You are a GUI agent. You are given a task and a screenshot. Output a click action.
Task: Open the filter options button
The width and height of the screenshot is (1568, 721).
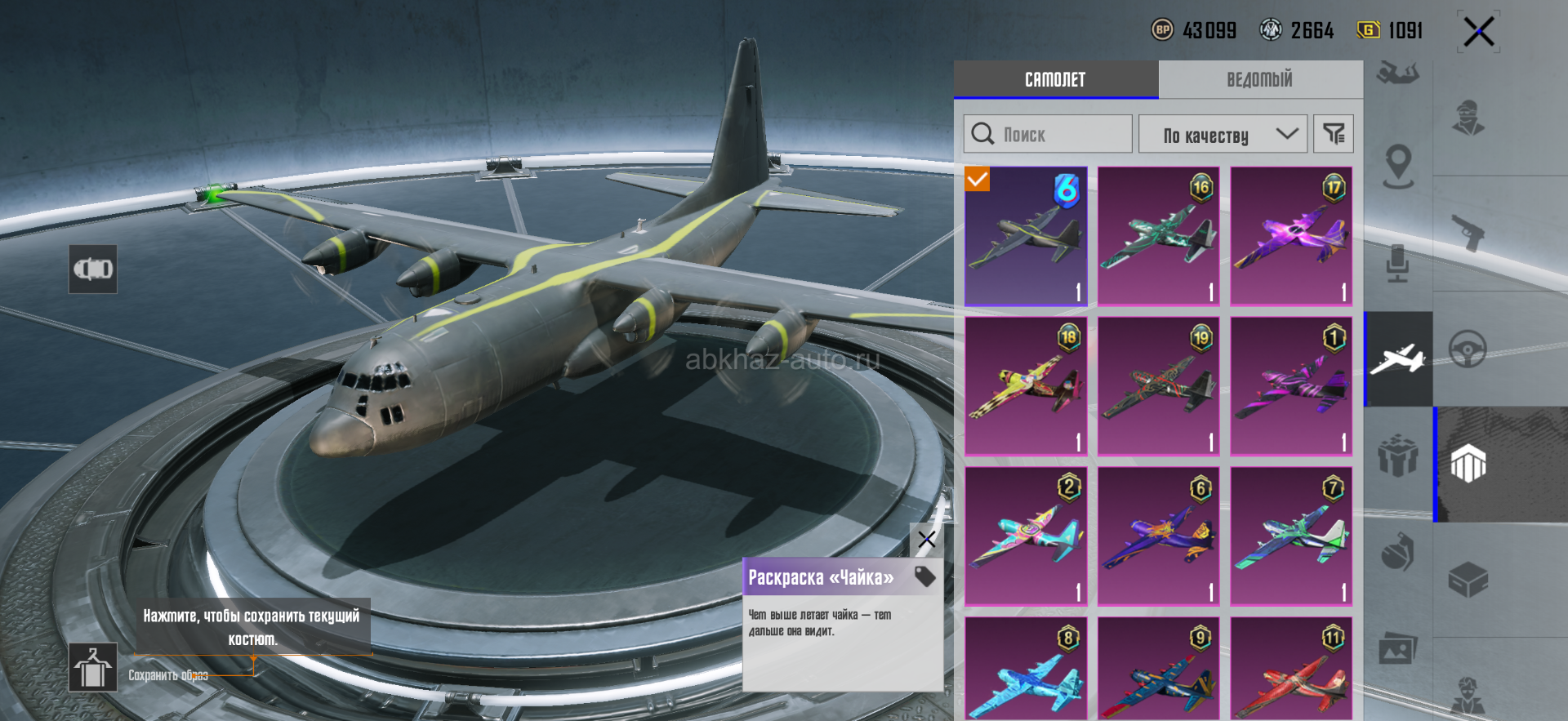point(1333,134)
